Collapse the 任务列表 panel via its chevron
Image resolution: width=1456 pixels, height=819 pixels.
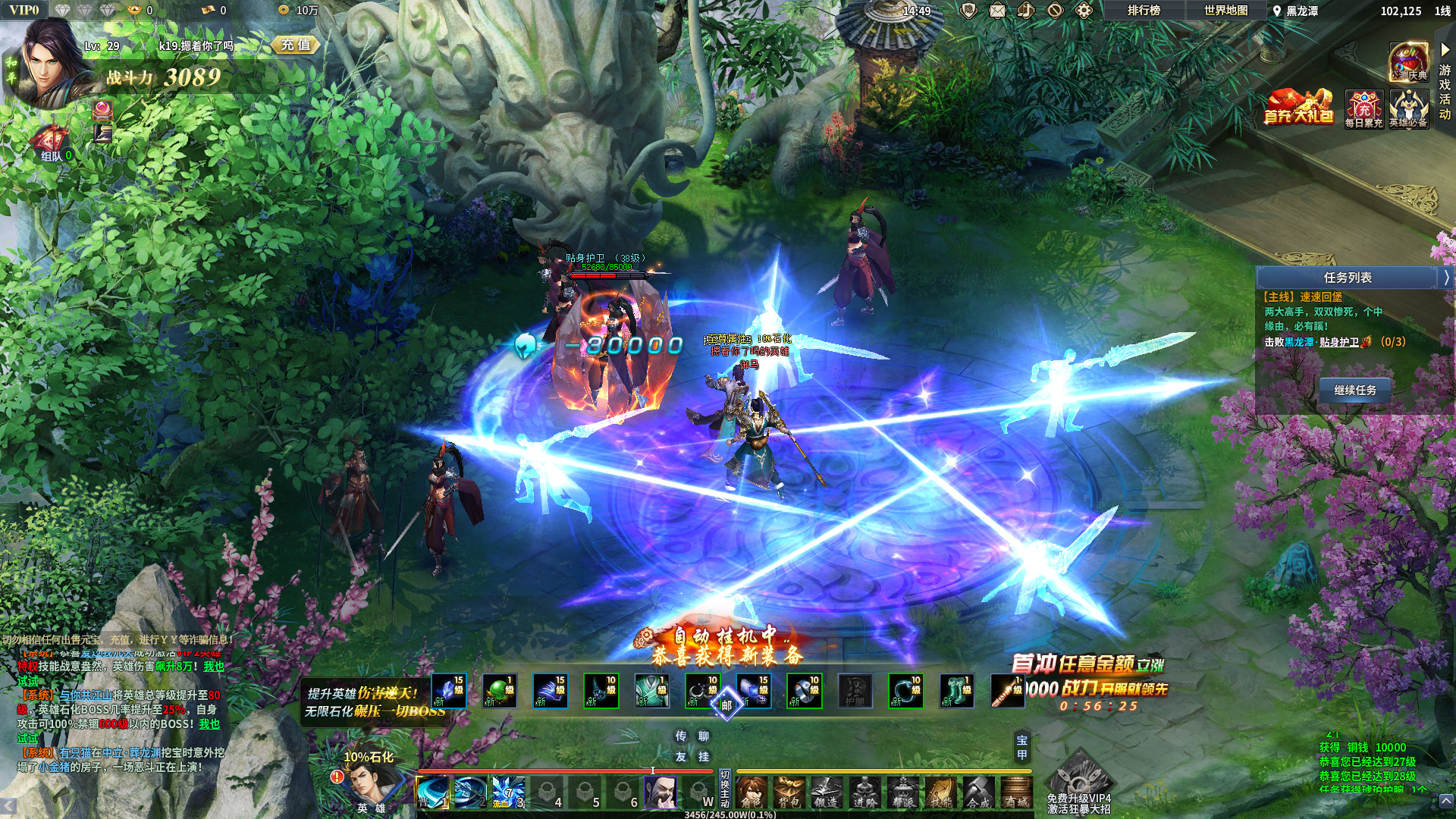[1445, 278]
